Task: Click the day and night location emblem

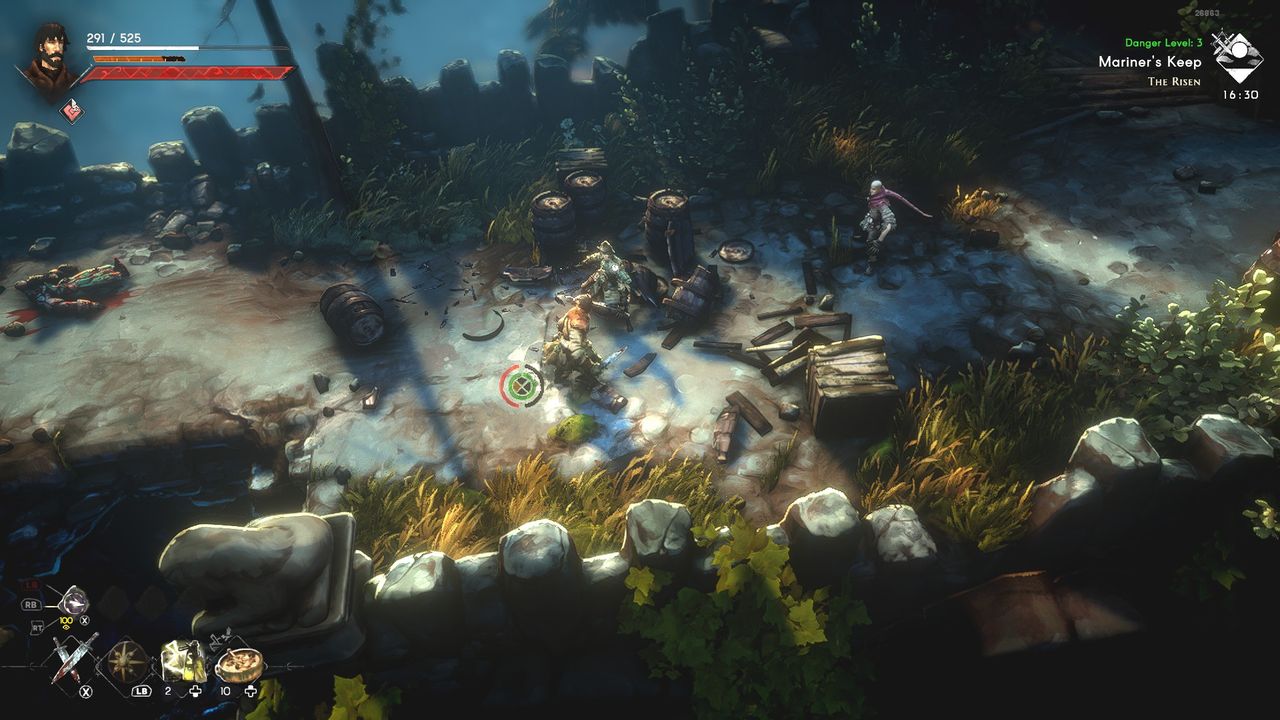Action: pyautogui.click(x=1237, y=57)
